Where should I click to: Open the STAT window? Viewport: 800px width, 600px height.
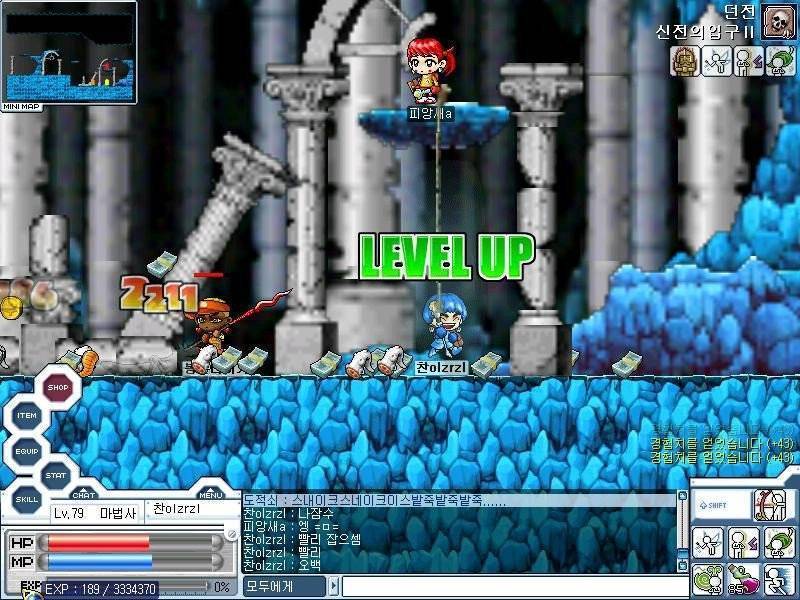[x=57, y=475]
